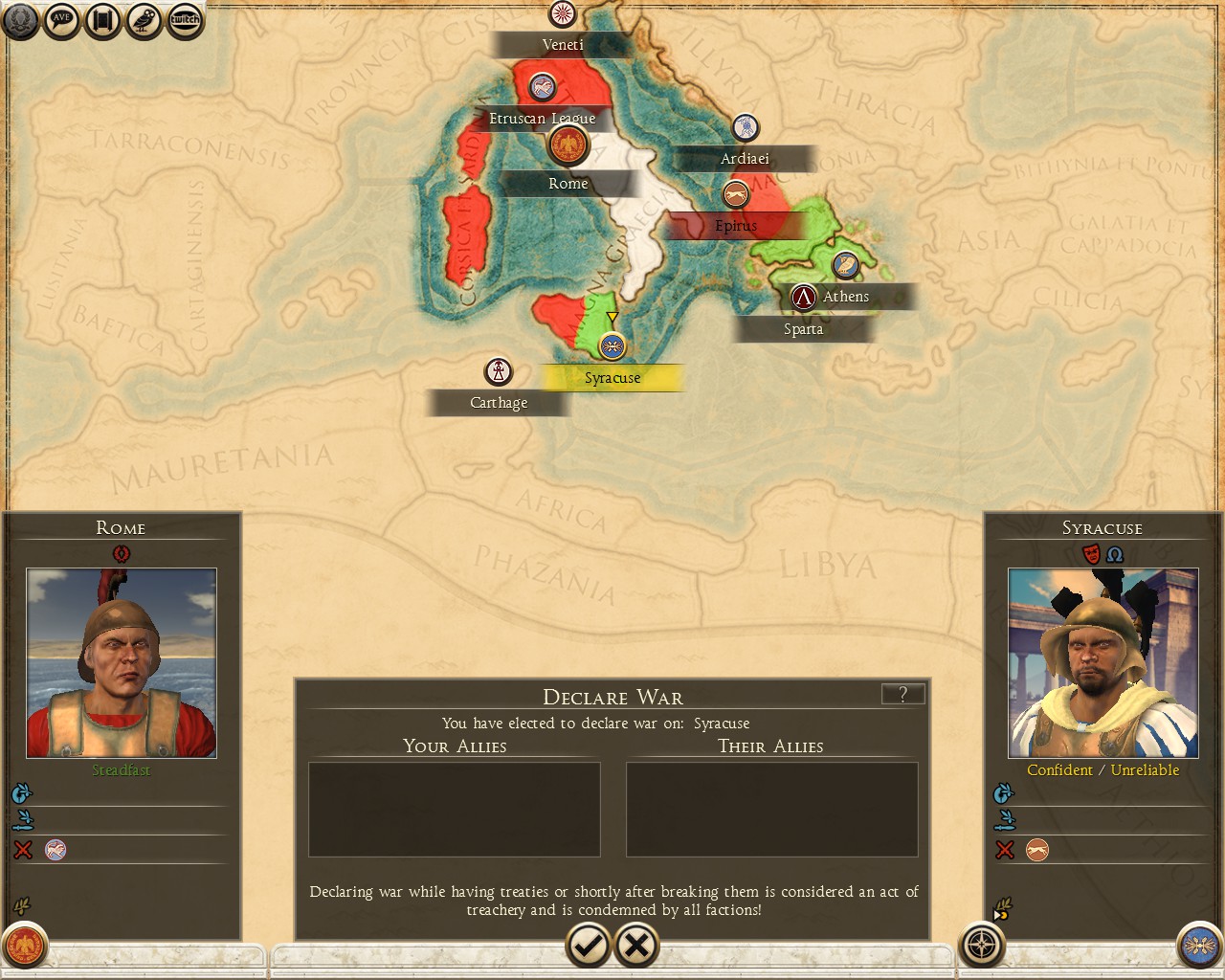Cancel the war declaration with the X

tap(636, 946)
